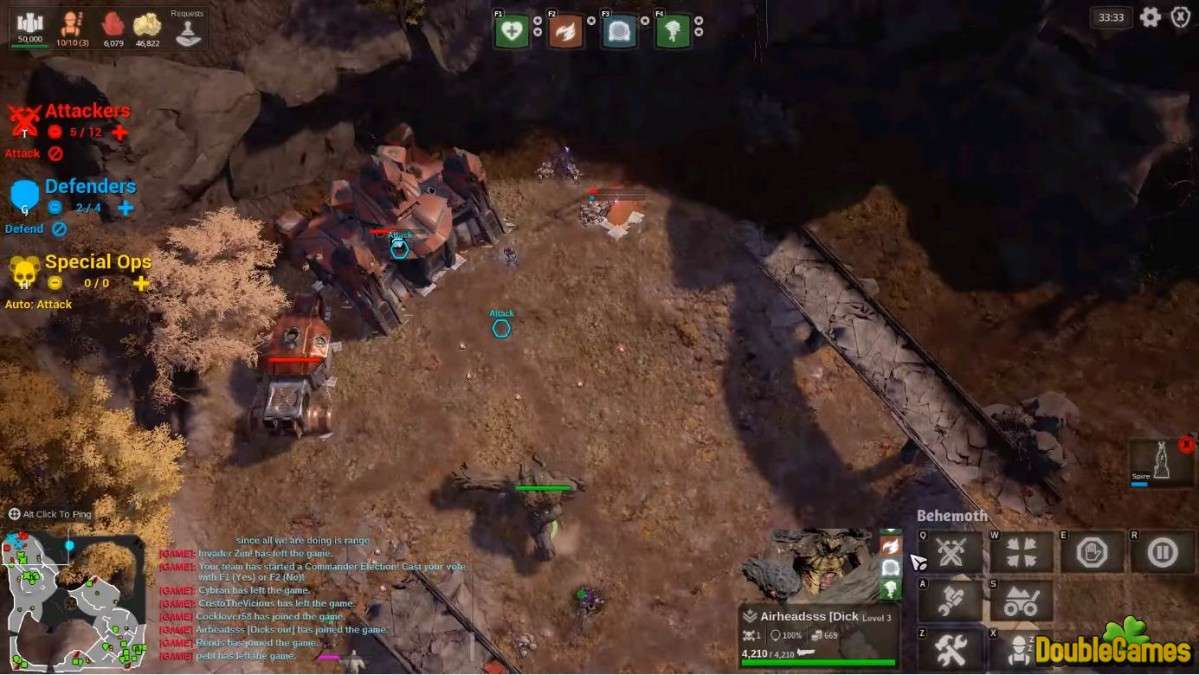Activate the green heal ability icon
1199x675 pixels.
(511, 32)
